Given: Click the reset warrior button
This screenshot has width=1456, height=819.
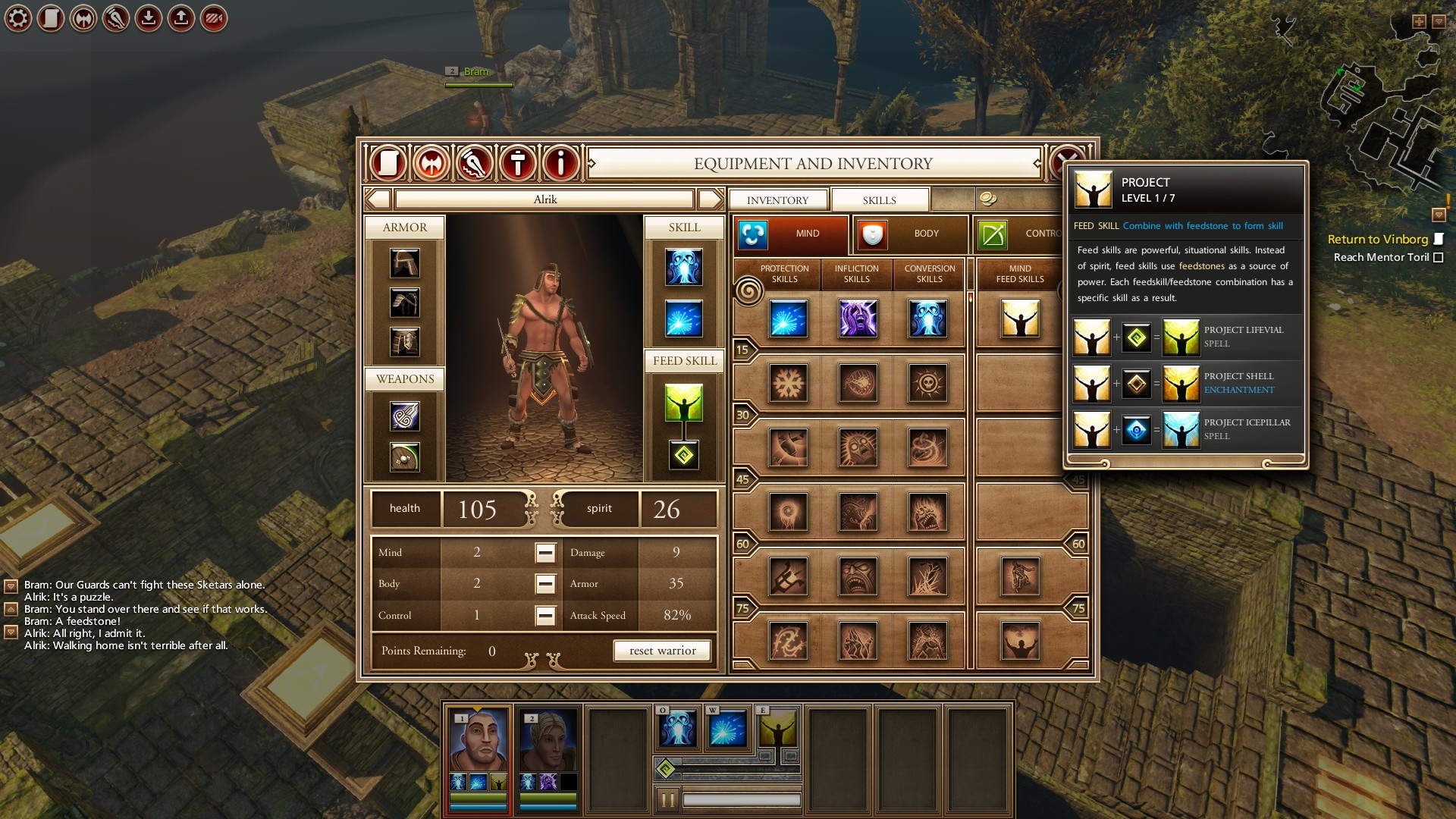Looking at the screenshot, I should pyautogui.click(x=662, y=651).
